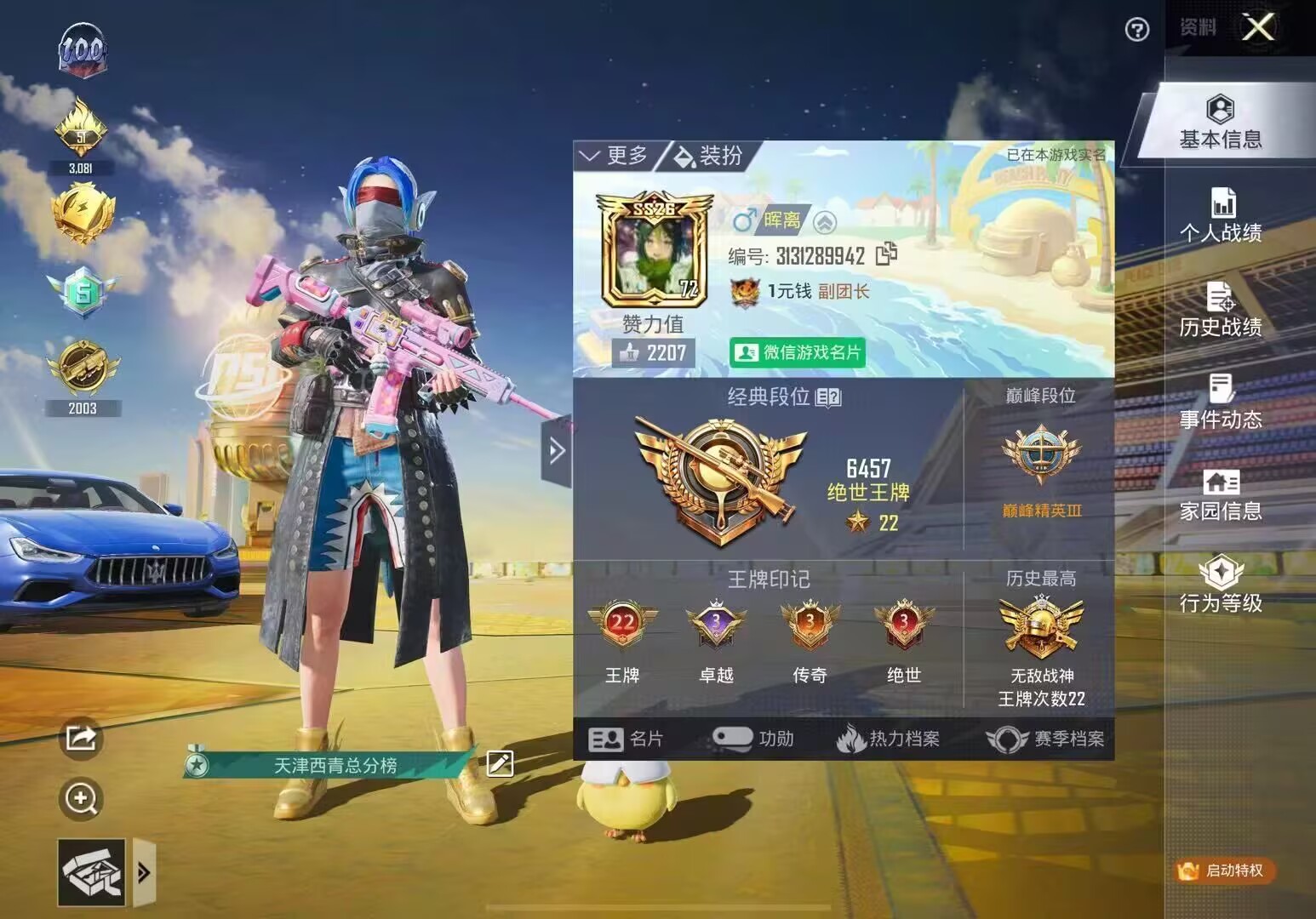Click the question mark help icon
The width and height of the screenshot is (1316, 919).
(1136, 30)
